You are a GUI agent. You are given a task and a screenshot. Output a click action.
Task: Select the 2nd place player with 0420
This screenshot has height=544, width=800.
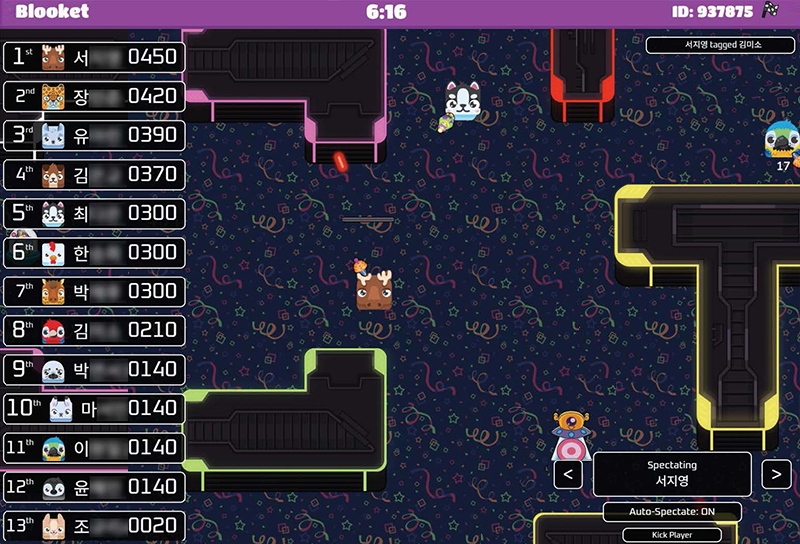pos(95,96)
